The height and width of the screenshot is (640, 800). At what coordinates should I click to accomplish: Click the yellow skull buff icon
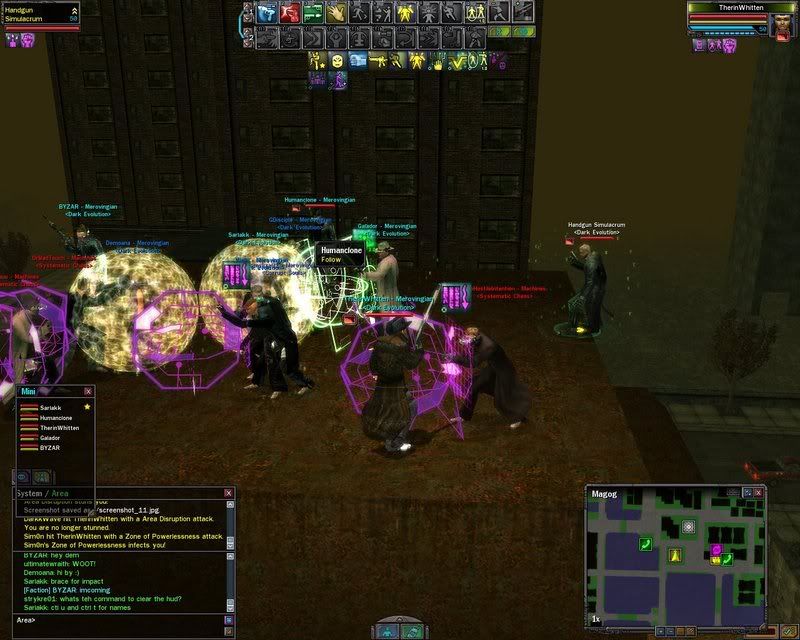tap(338, 61)
